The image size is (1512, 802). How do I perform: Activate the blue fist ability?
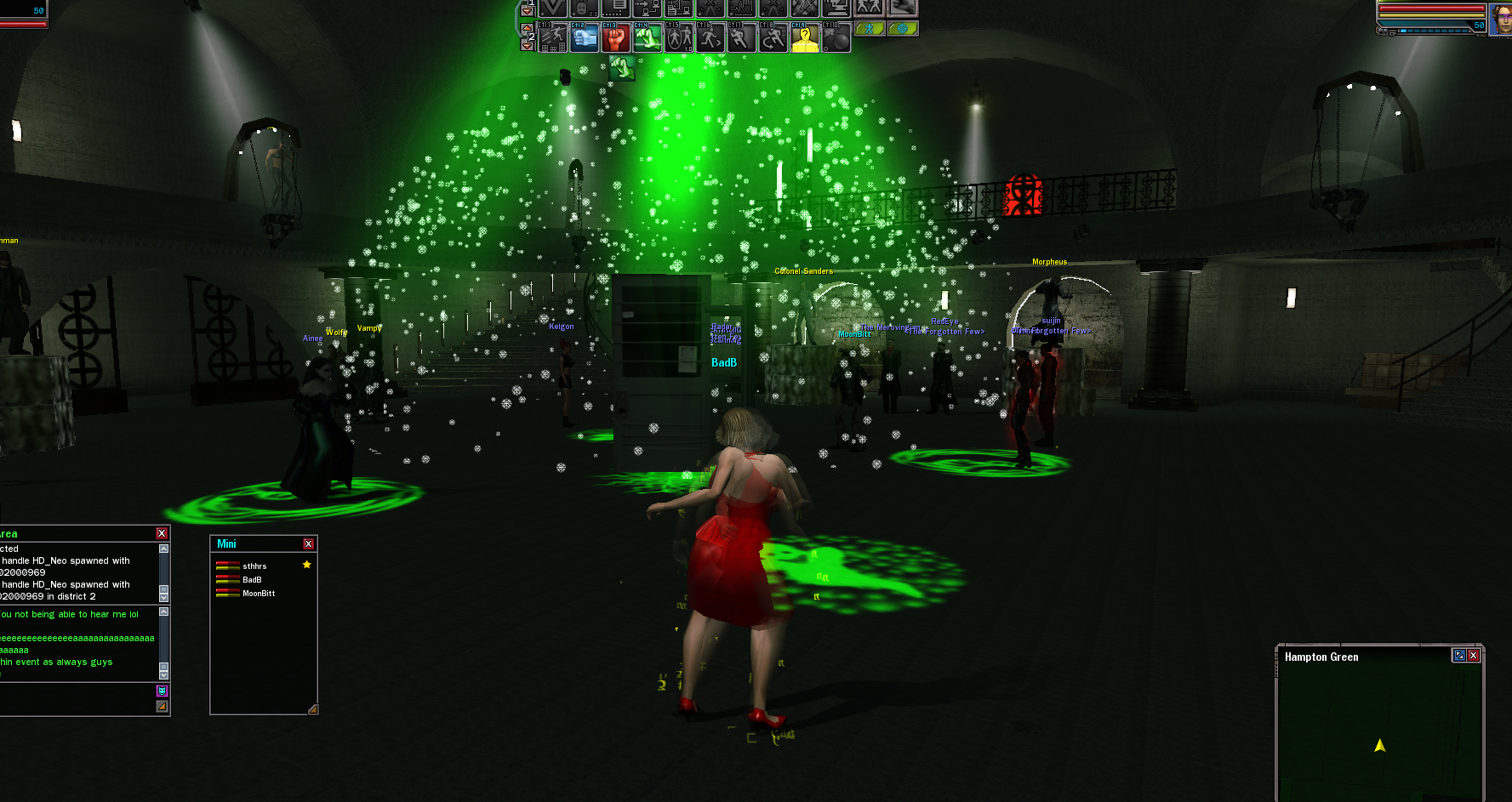(584, 38)
